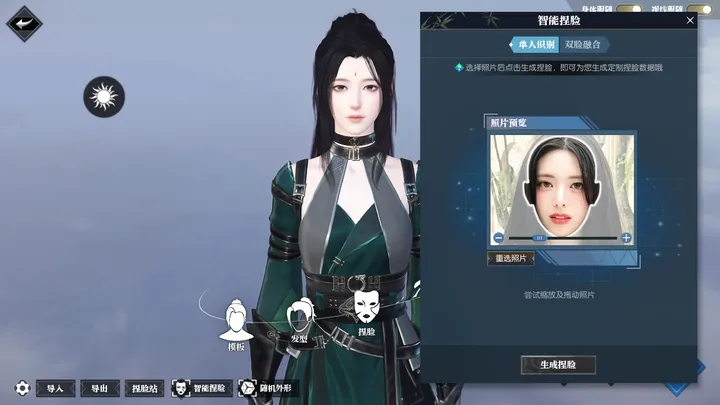The width and height of the screenshot is (720, 405).
Task: Click the 导出 export button
Action: click(98, 388)
